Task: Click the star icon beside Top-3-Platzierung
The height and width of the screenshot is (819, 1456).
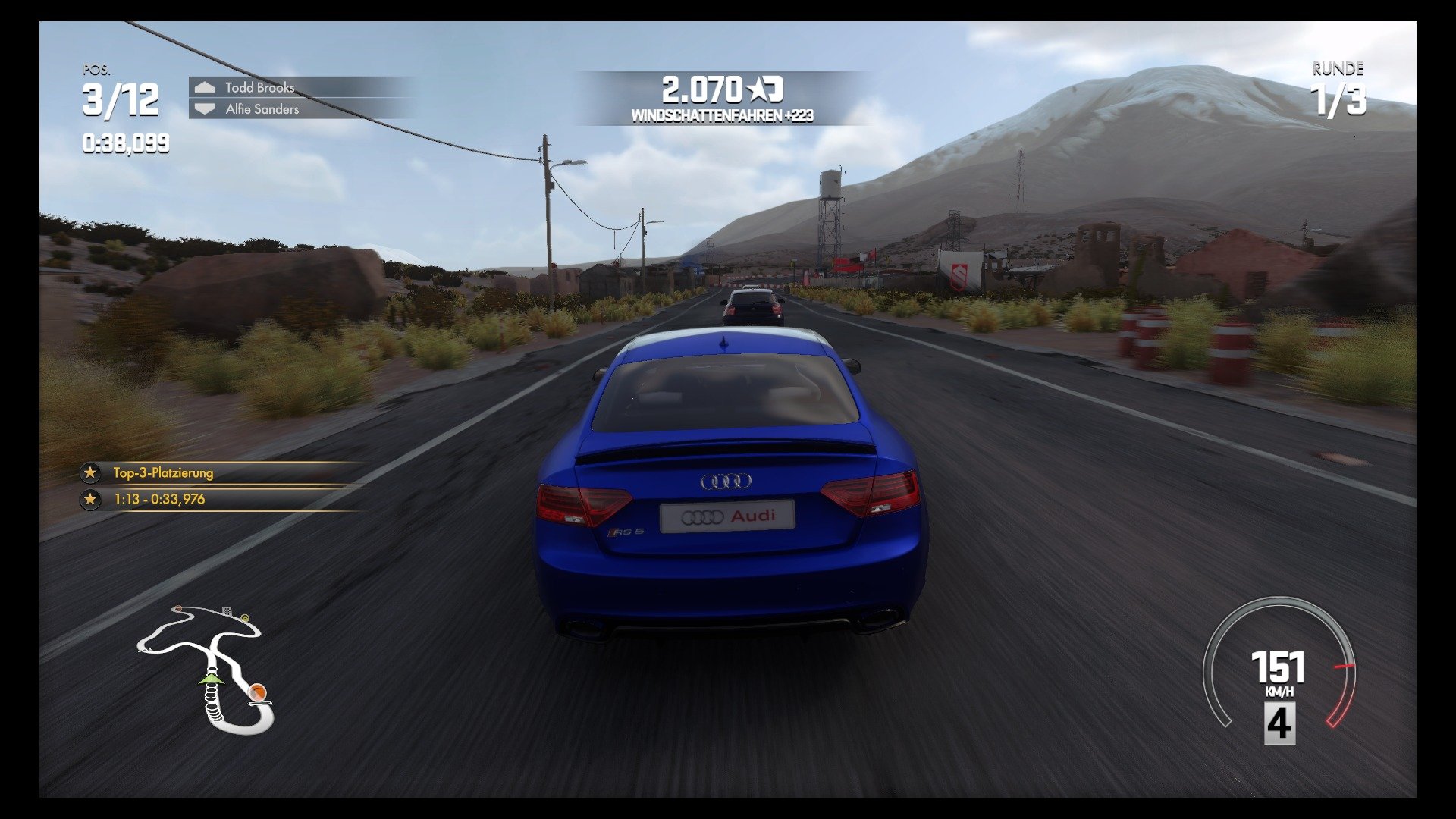Action: [x=89, y=474]
